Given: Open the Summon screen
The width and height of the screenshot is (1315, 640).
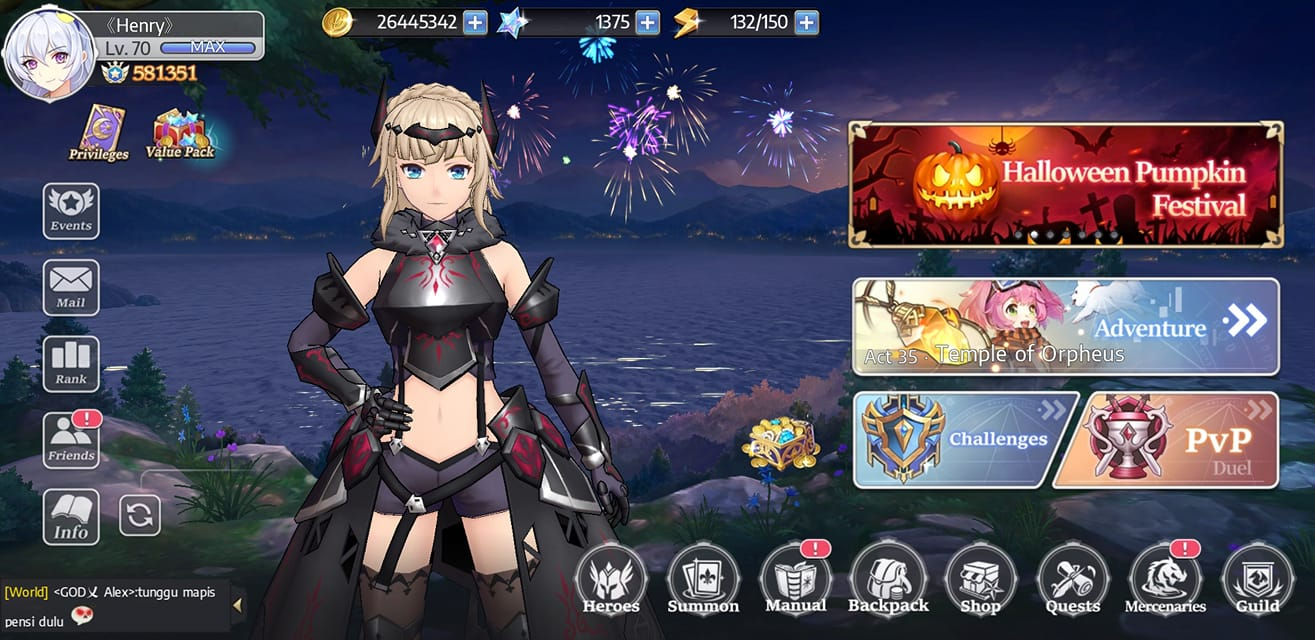Looking at the screenshot, I should (703, 580).
